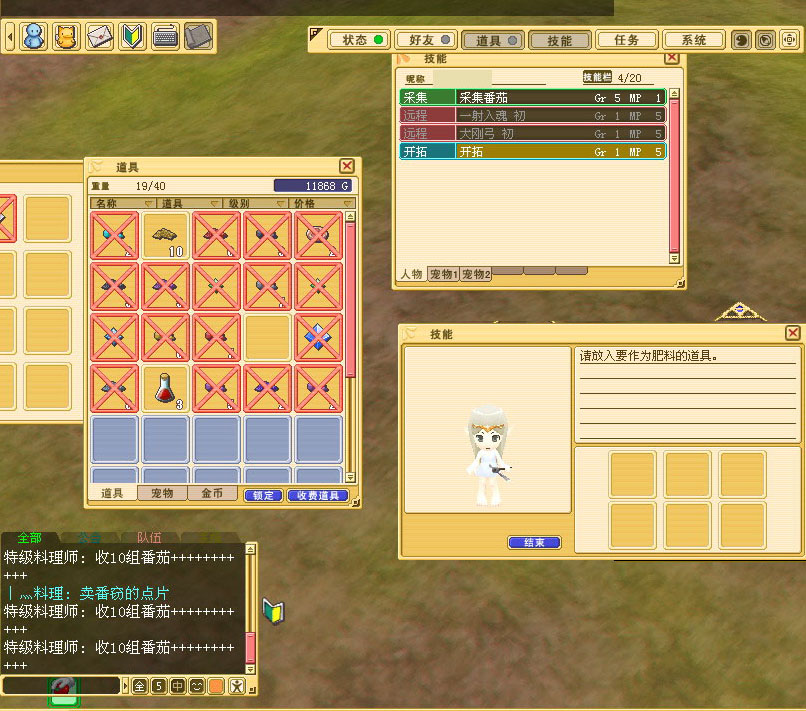Switch to the 宠物 inventory tab

pos(162,494)
